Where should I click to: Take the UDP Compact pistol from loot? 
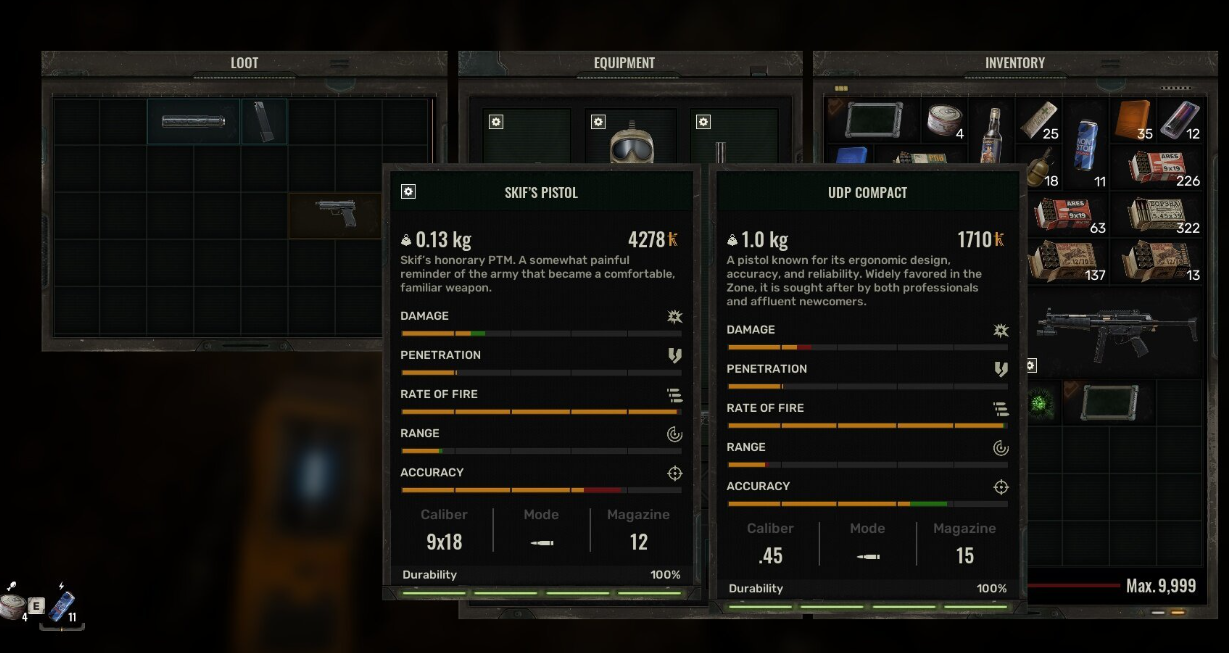click(x=336, y=212)
